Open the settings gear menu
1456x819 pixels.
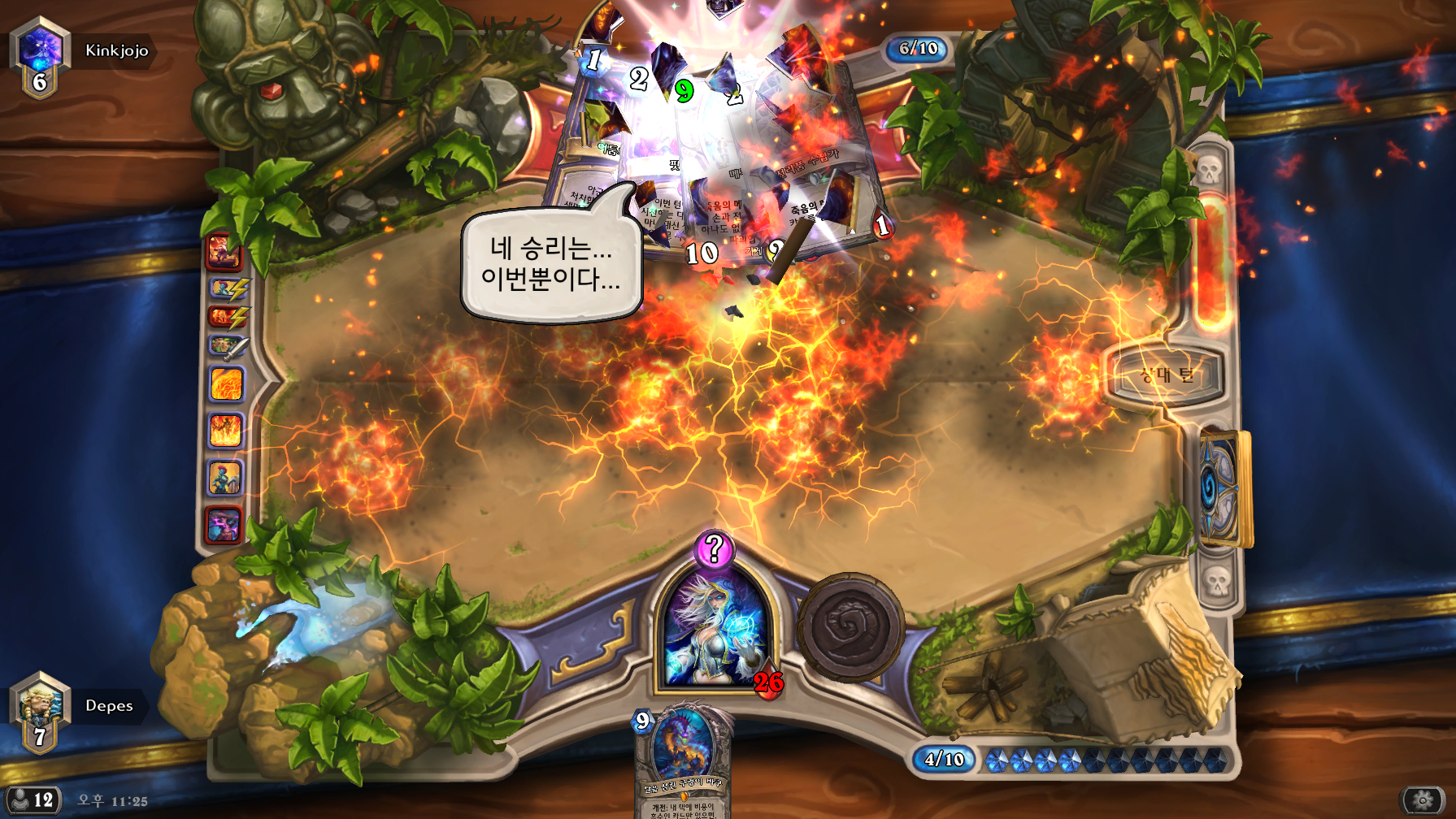[1423, 800]
